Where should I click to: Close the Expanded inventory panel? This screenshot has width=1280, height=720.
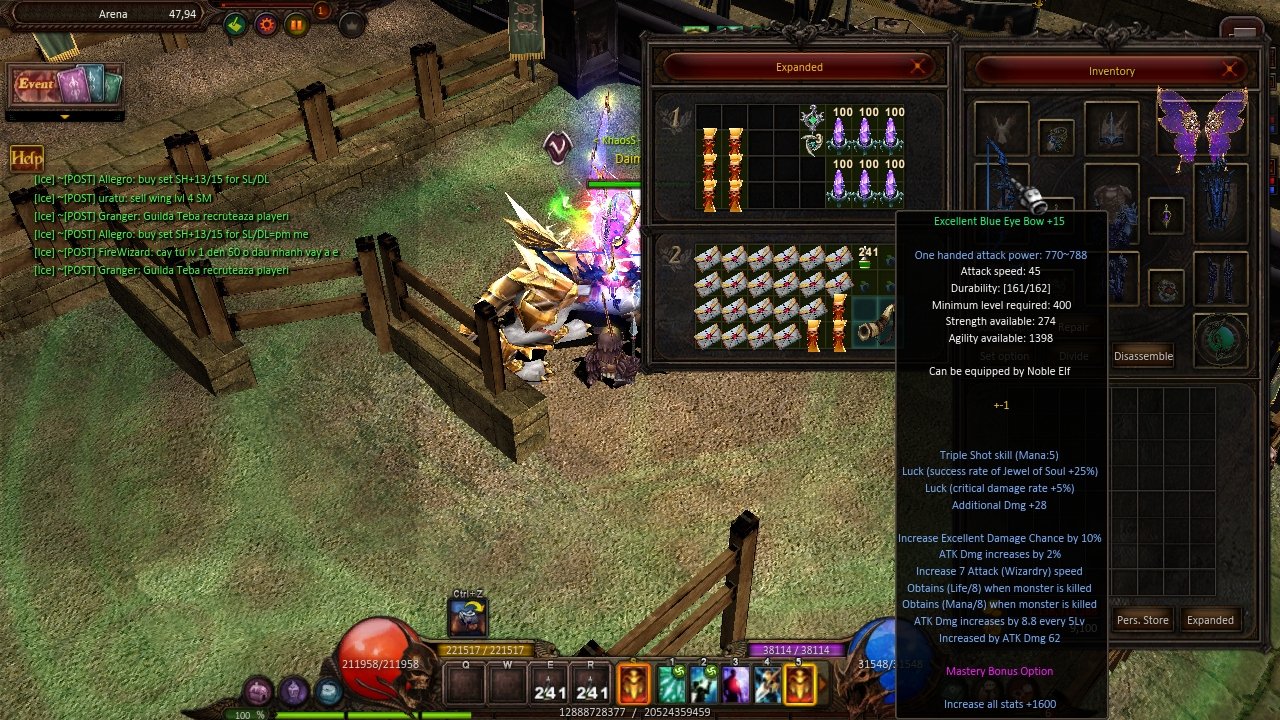pos(918,67)
